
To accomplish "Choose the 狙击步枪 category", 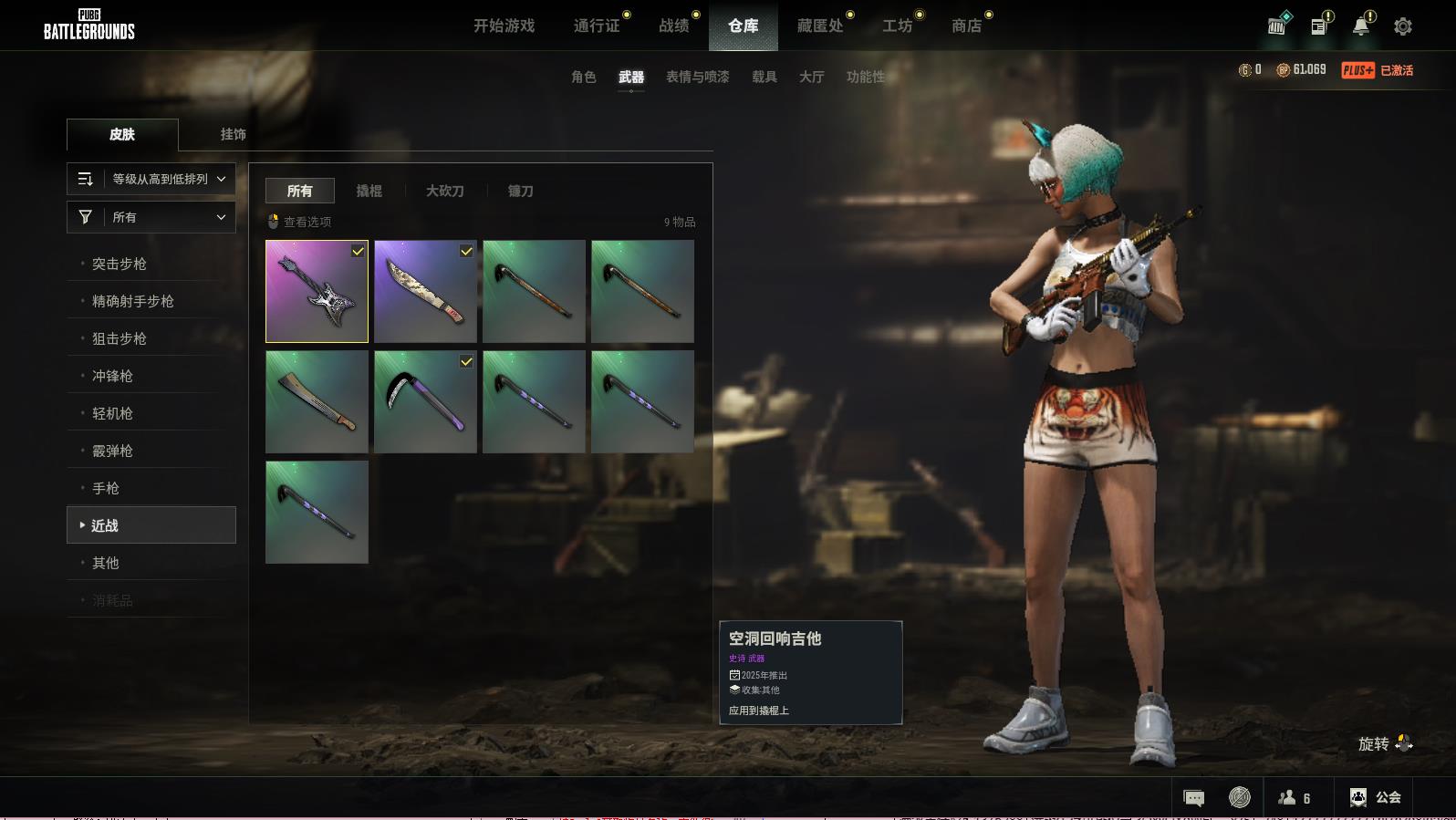I will point(120,338).
